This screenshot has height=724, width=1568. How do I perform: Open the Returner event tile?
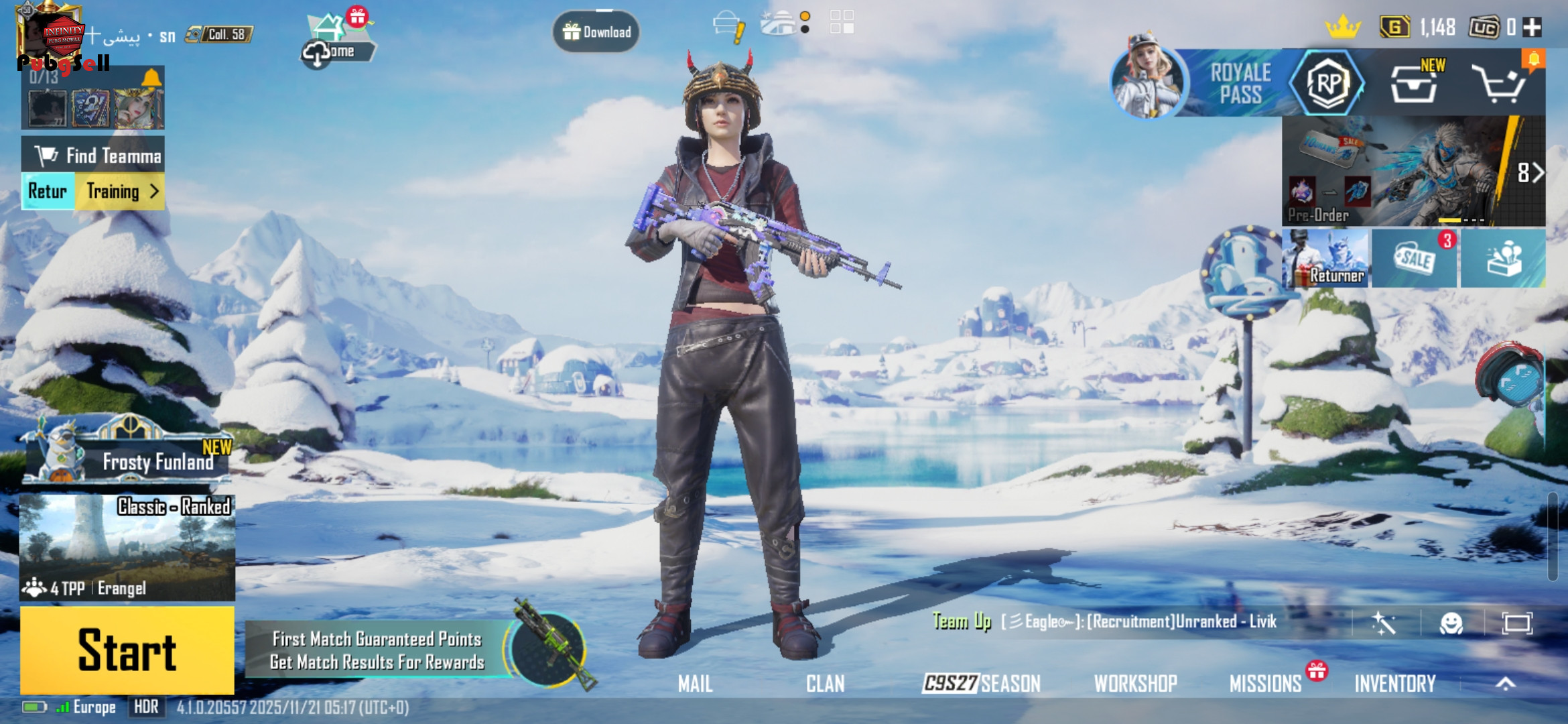1325,259
